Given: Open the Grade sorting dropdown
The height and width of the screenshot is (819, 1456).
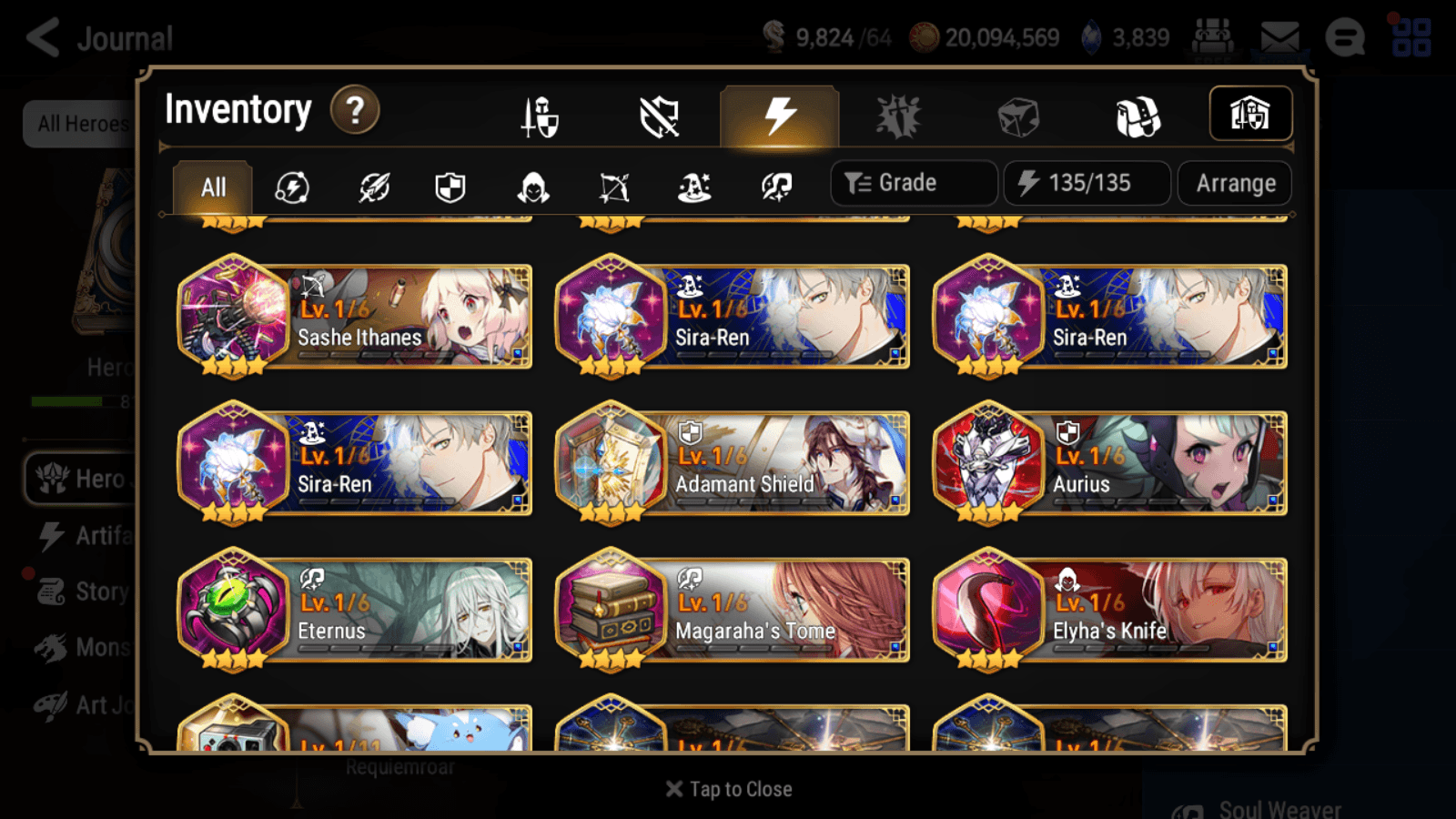Looking at the screenshot, I should 913,182.
